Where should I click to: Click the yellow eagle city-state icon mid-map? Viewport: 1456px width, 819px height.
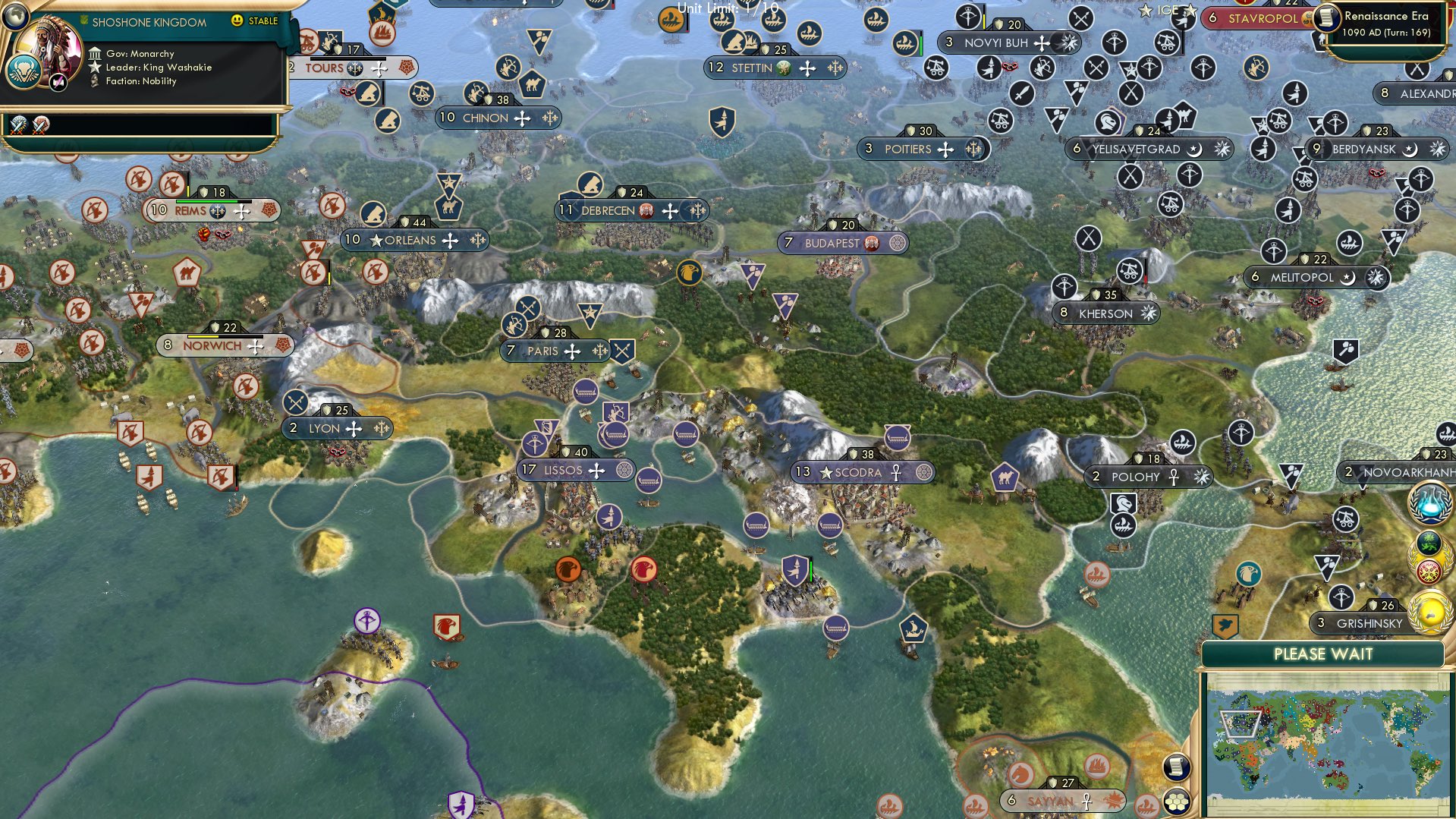689,272
